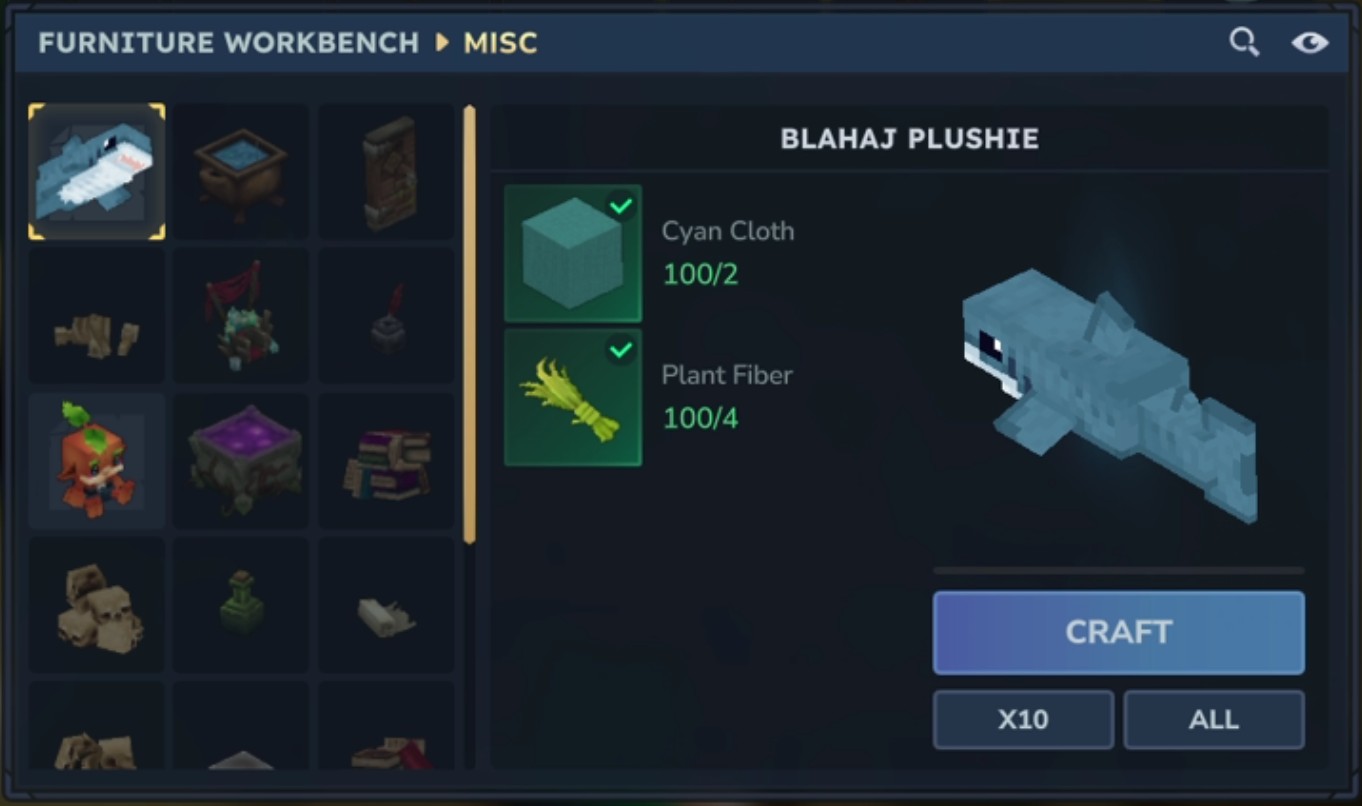The image size is (1362, 806).
Task: Click the recipe list scrollbar
Action: click(469, 325)
